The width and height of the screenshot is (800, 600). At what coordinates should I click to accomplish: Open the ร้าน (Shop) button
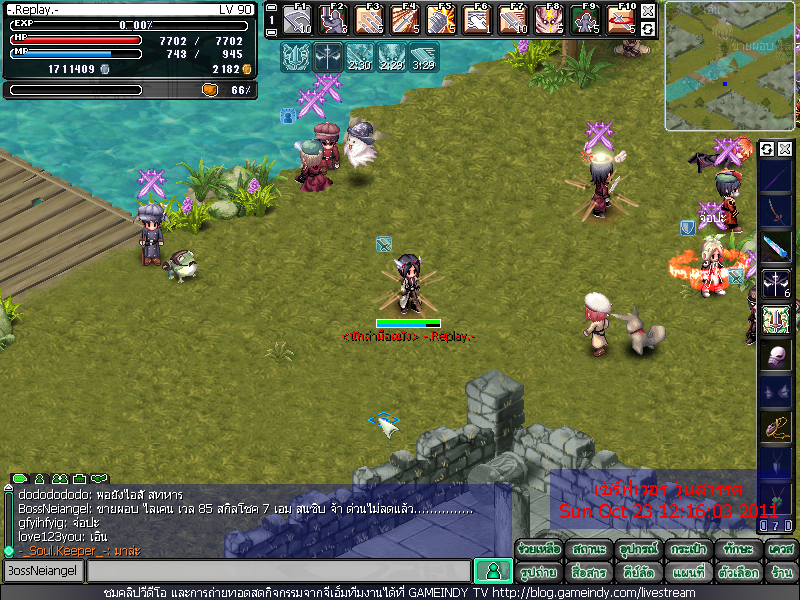pyautogui.click(x=780, y=572)
